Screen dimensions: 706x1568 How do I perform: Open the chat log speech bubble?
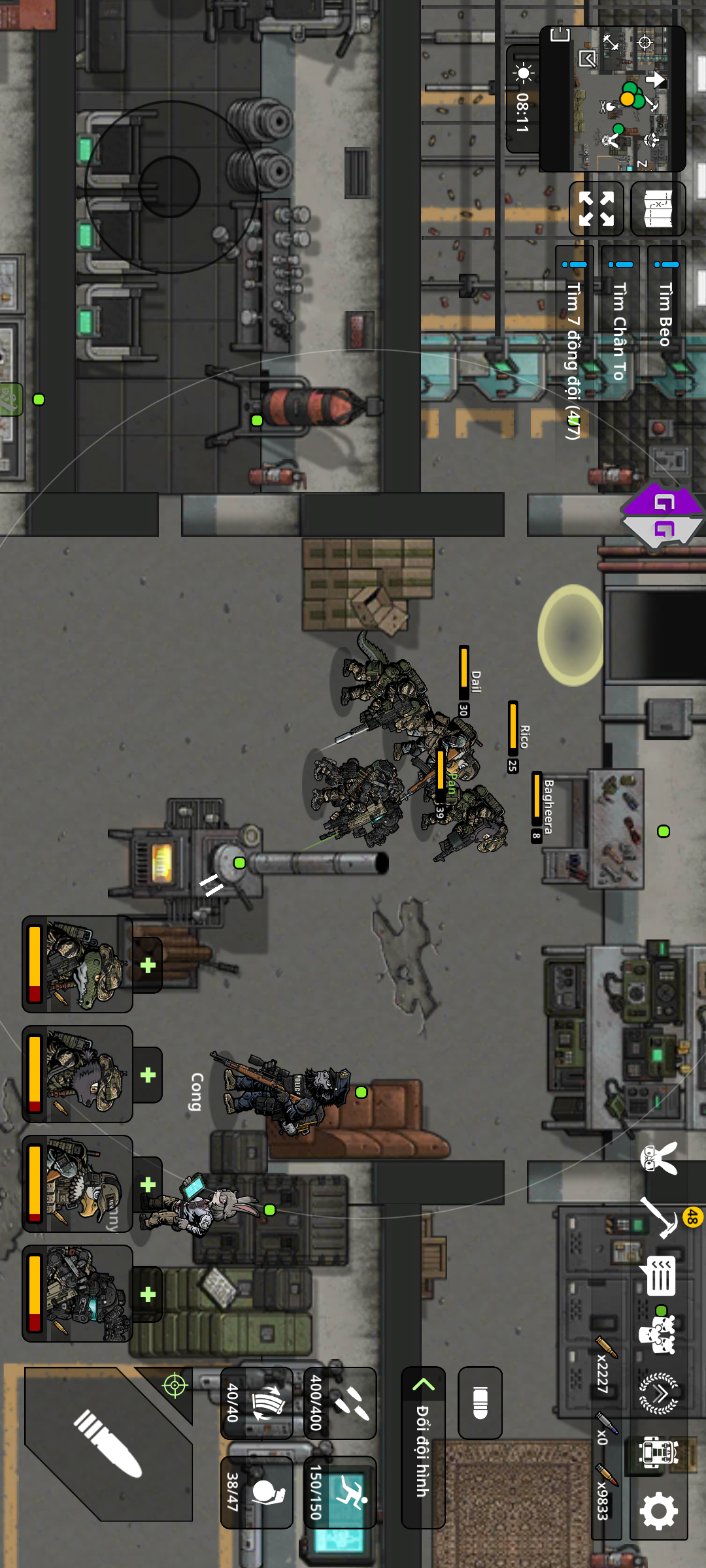(x=658, y=1275)
